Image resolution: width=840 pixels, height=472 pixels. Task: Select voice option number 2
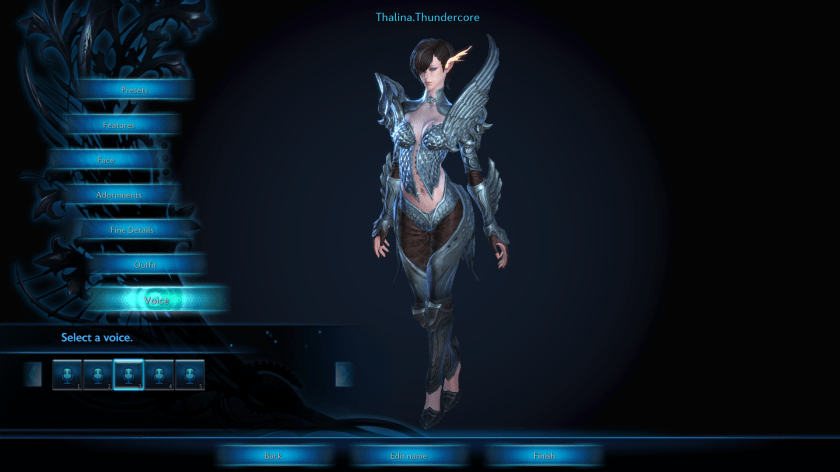pos(98,374)
